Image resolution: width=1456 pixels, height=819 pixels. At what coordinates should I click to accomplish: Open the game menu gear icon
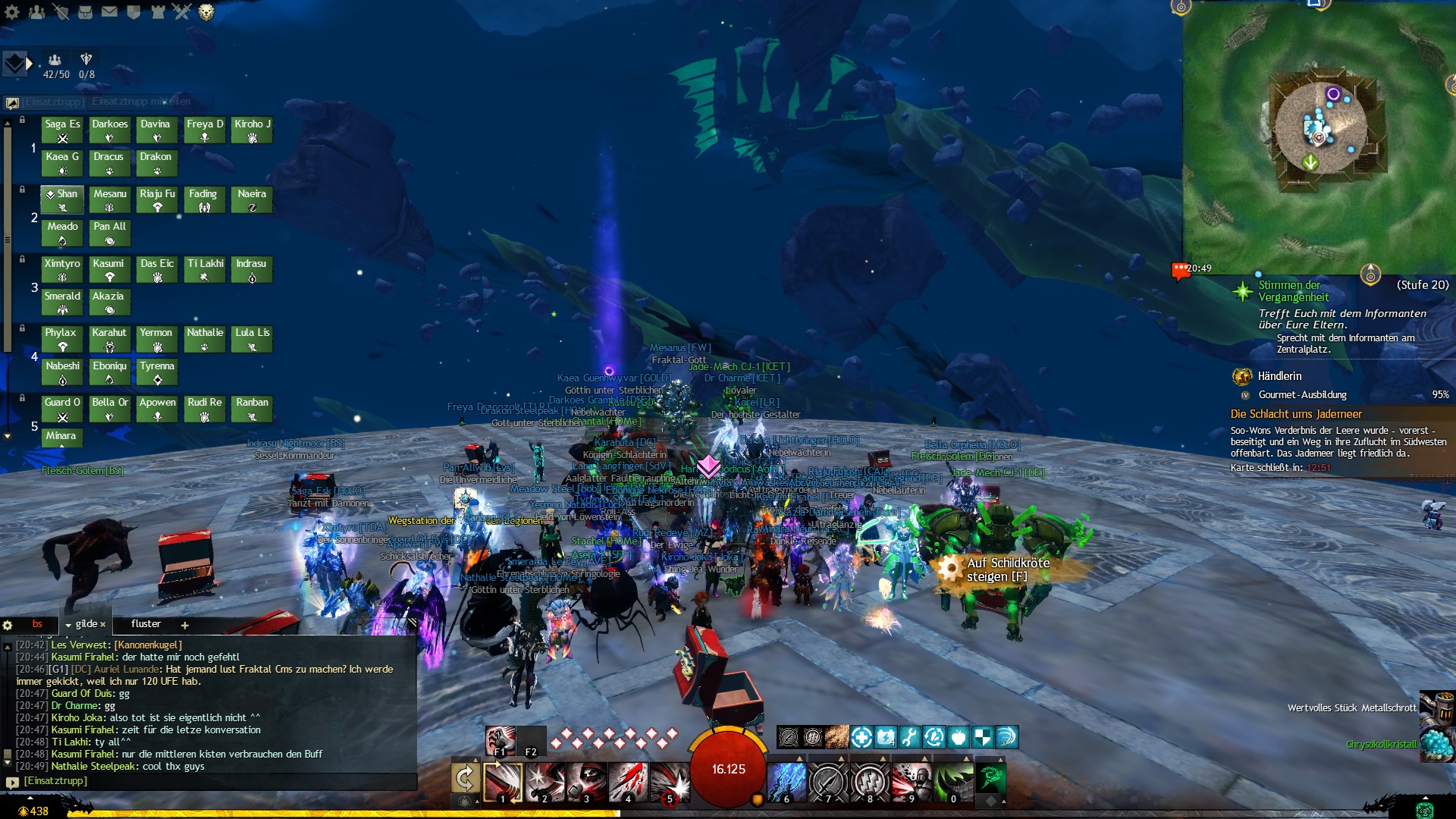[x=12, y=12]
